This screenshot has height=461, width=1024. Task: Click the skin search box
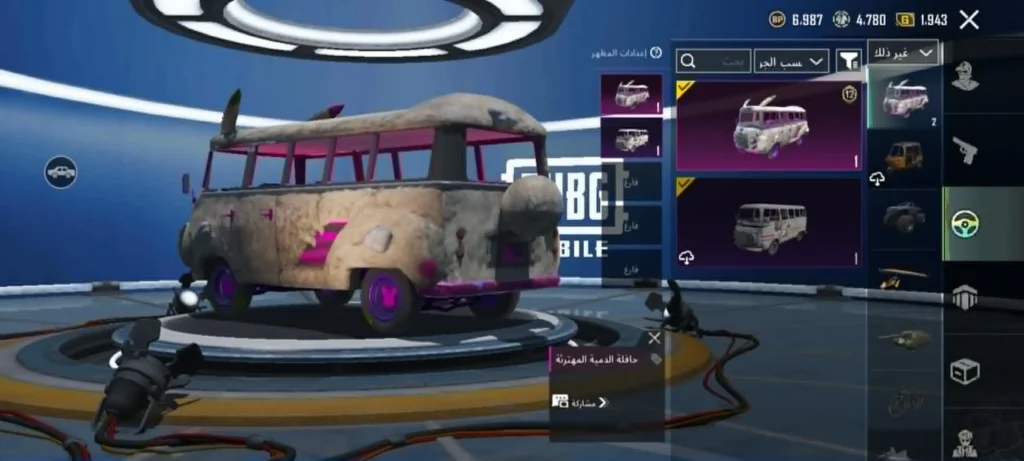coord(713,61)
